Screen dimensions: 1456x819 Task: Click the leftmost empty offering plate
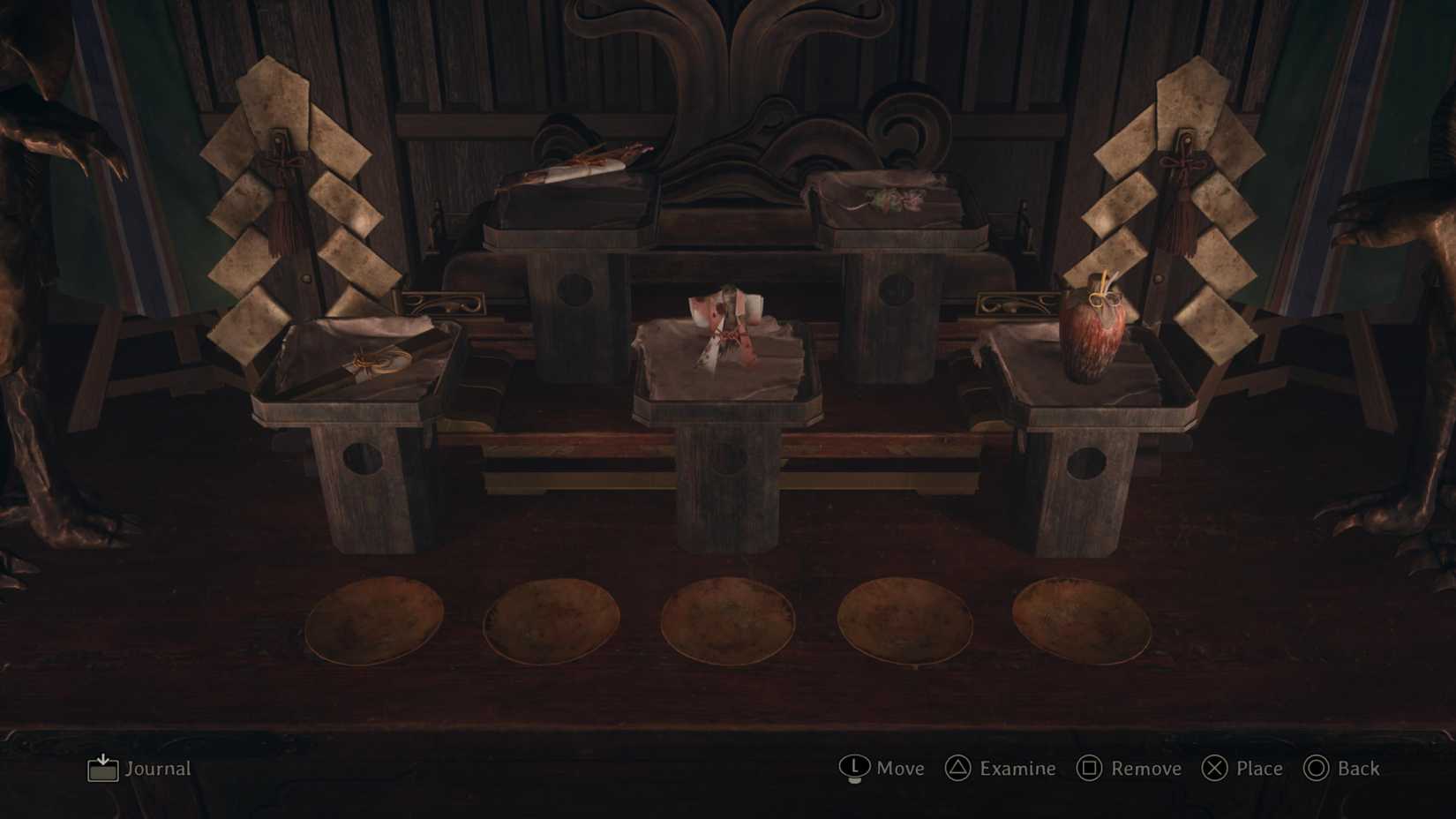pos(375,618)
